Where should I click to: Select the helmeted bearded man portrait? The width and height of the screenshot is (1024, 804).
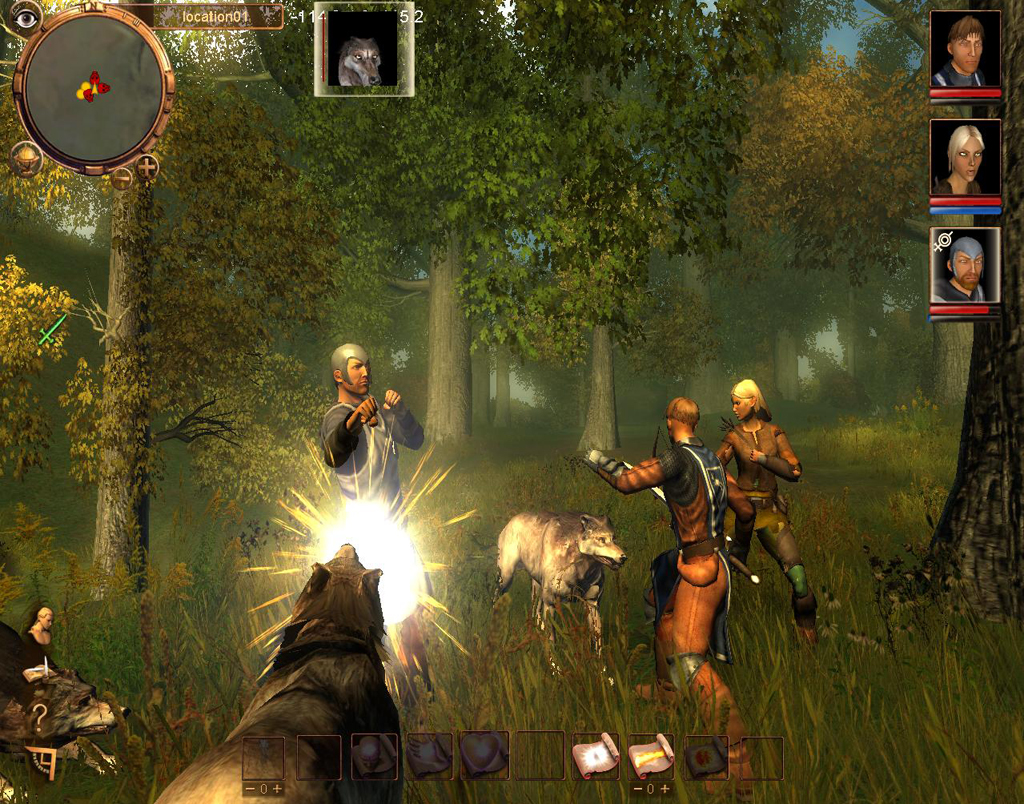click(x=965, y=265)
